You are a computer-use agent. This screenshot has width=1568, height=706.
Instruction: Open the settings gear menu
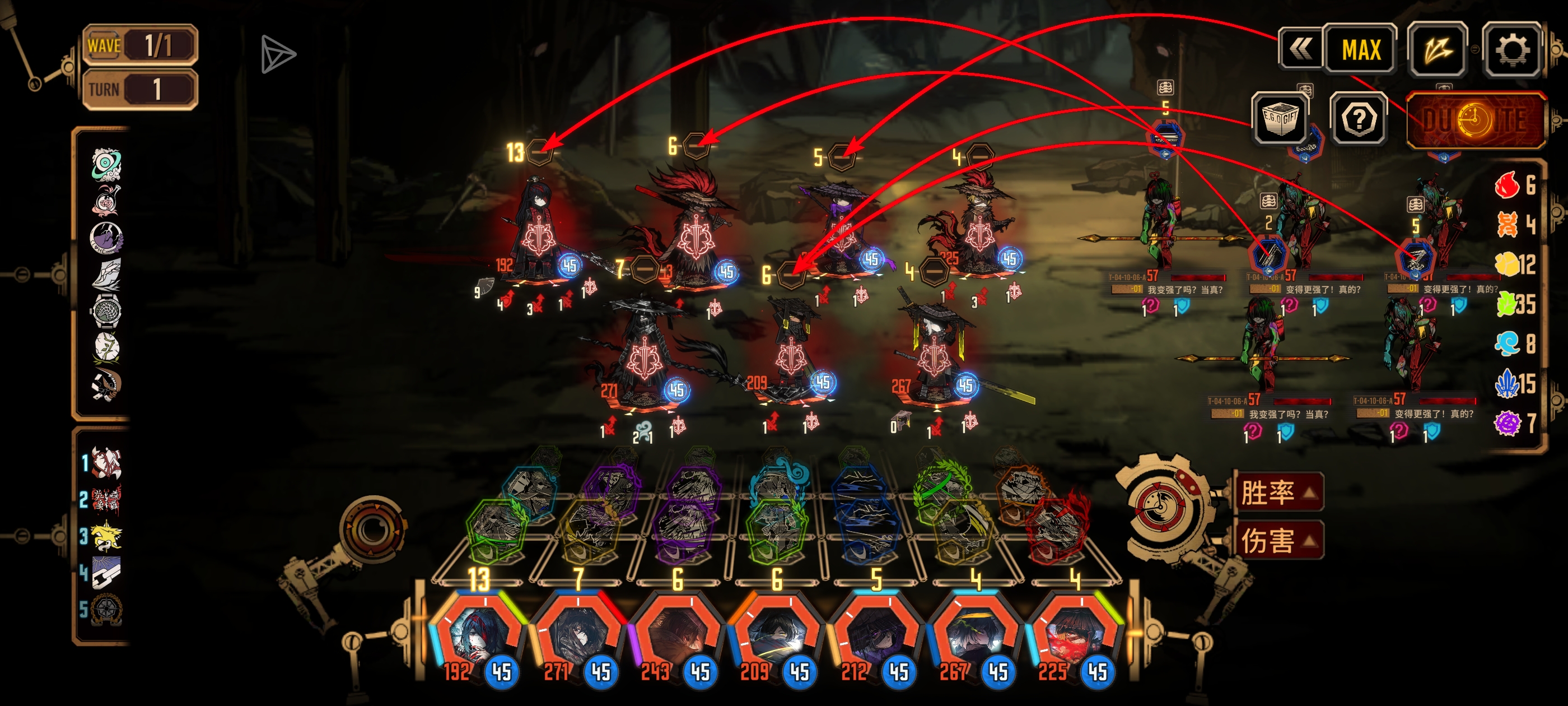click(1512, 50)
